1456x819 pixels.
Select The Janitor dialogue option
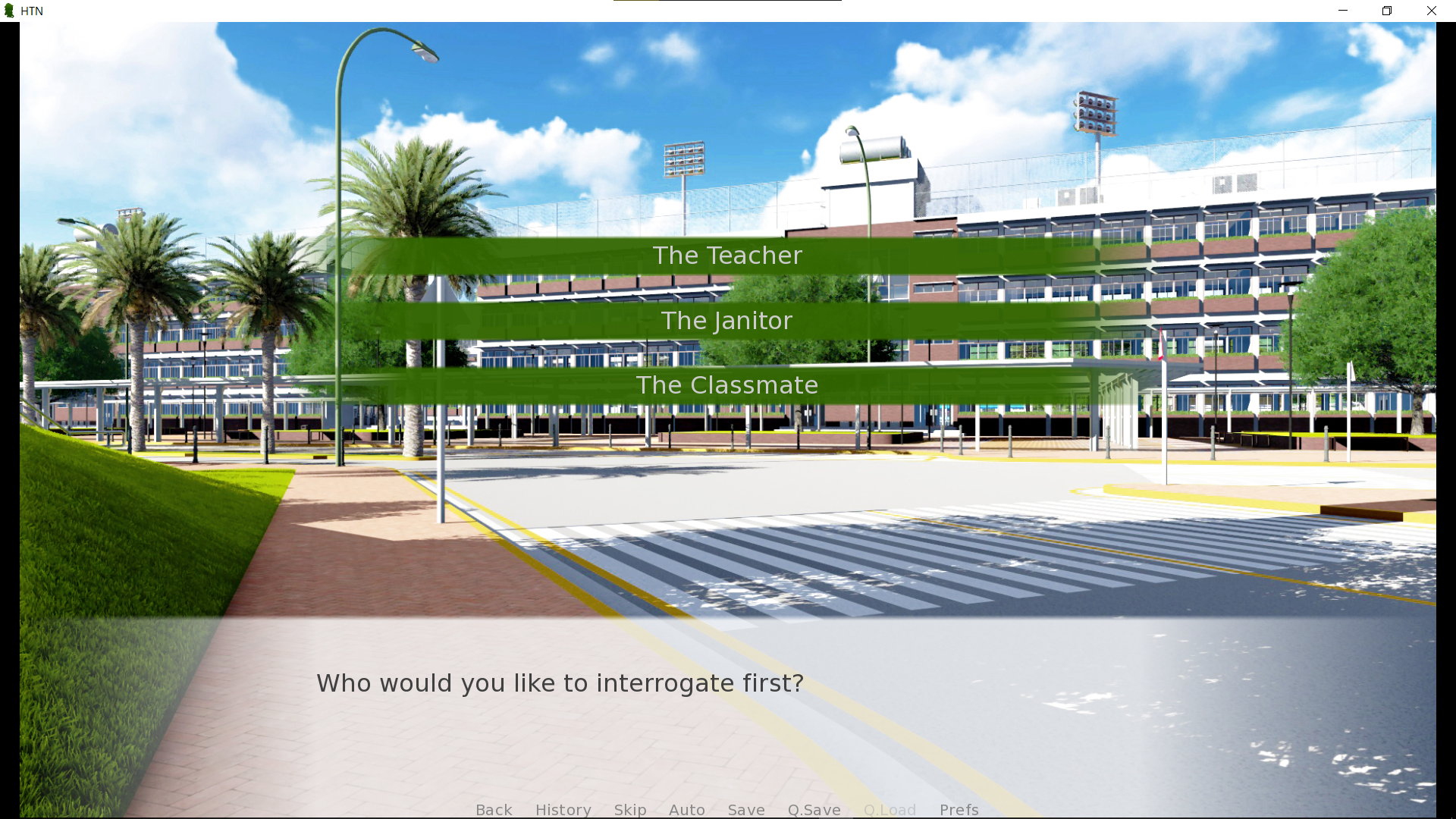click(727, 321)
